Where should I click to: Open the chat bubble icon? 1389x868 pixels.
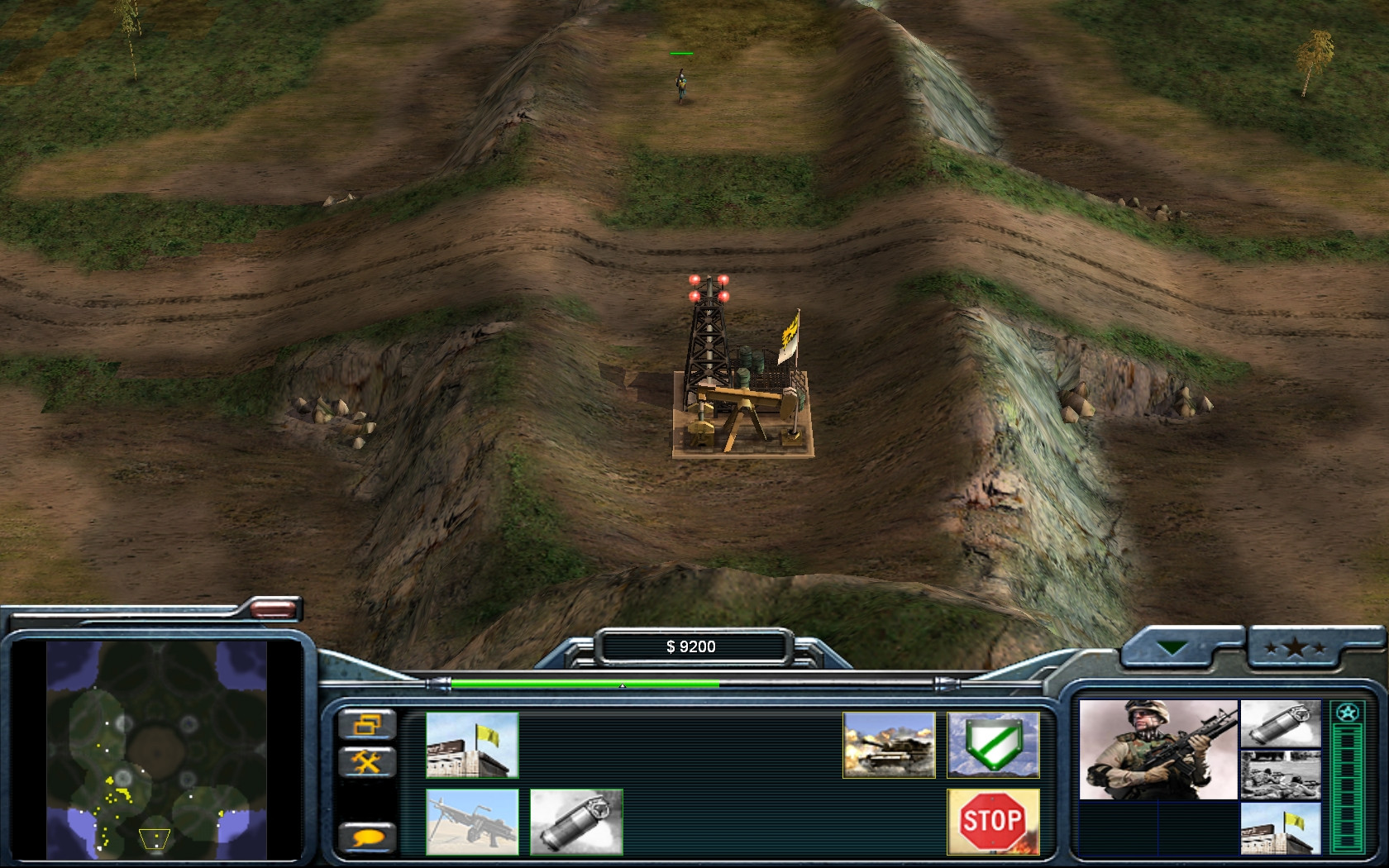pos(369,835)
